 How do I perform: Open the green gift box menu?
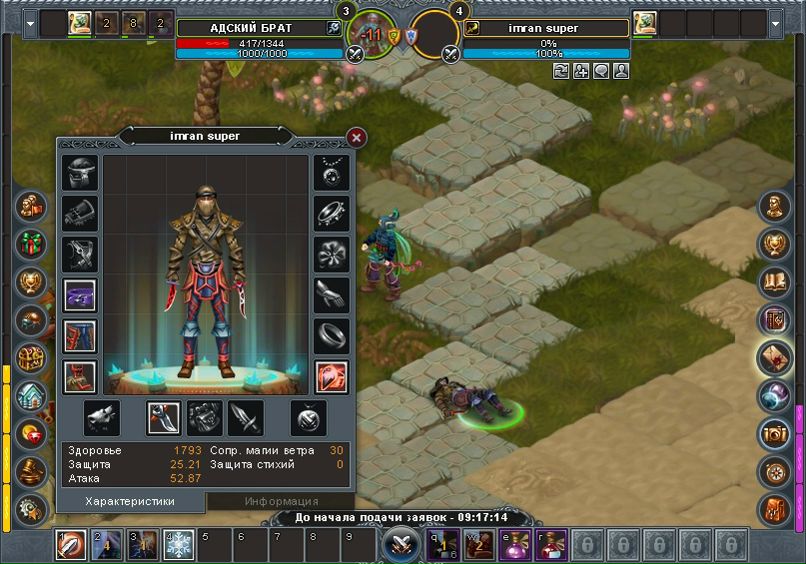pyautogui.click(x=31, y=243)
